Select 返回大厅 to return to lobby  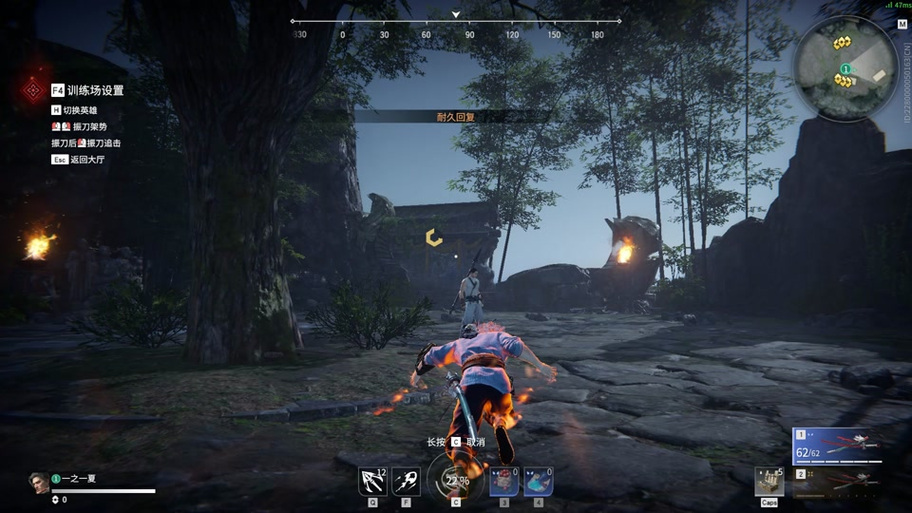(86, 159)
